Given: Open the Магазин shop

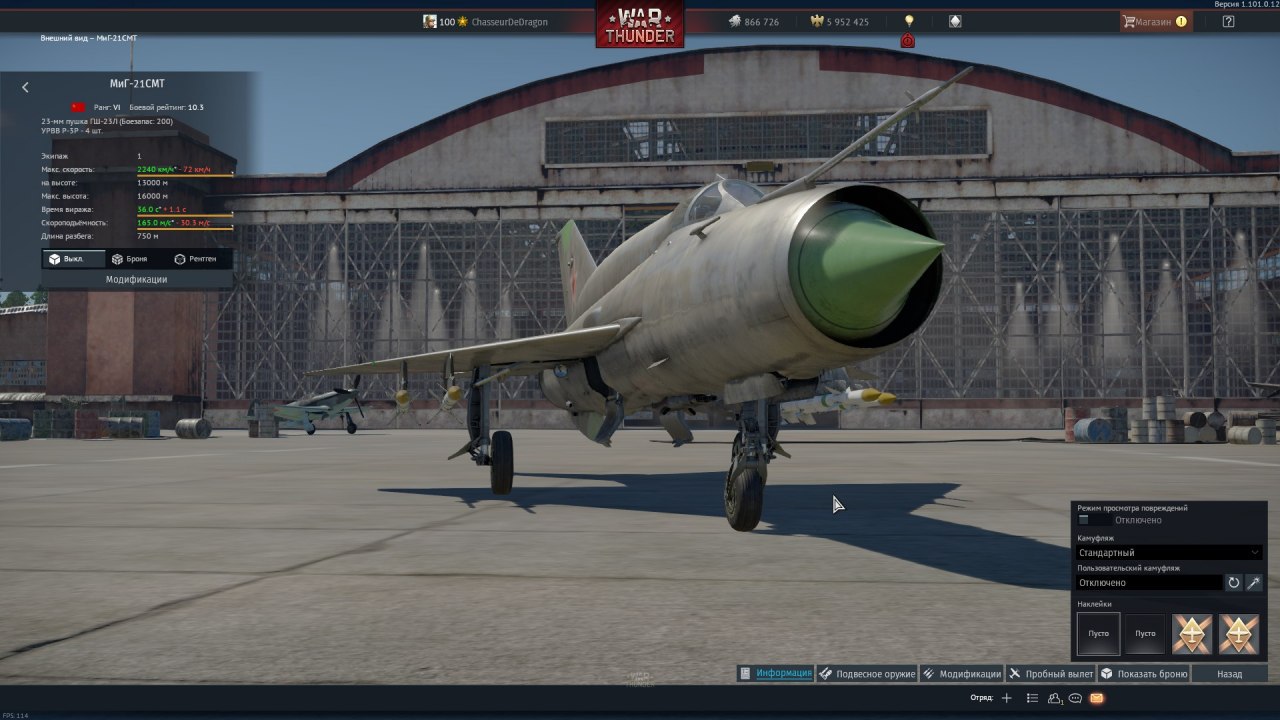Looking at the screenshot, I should (x=1155, y=21).
